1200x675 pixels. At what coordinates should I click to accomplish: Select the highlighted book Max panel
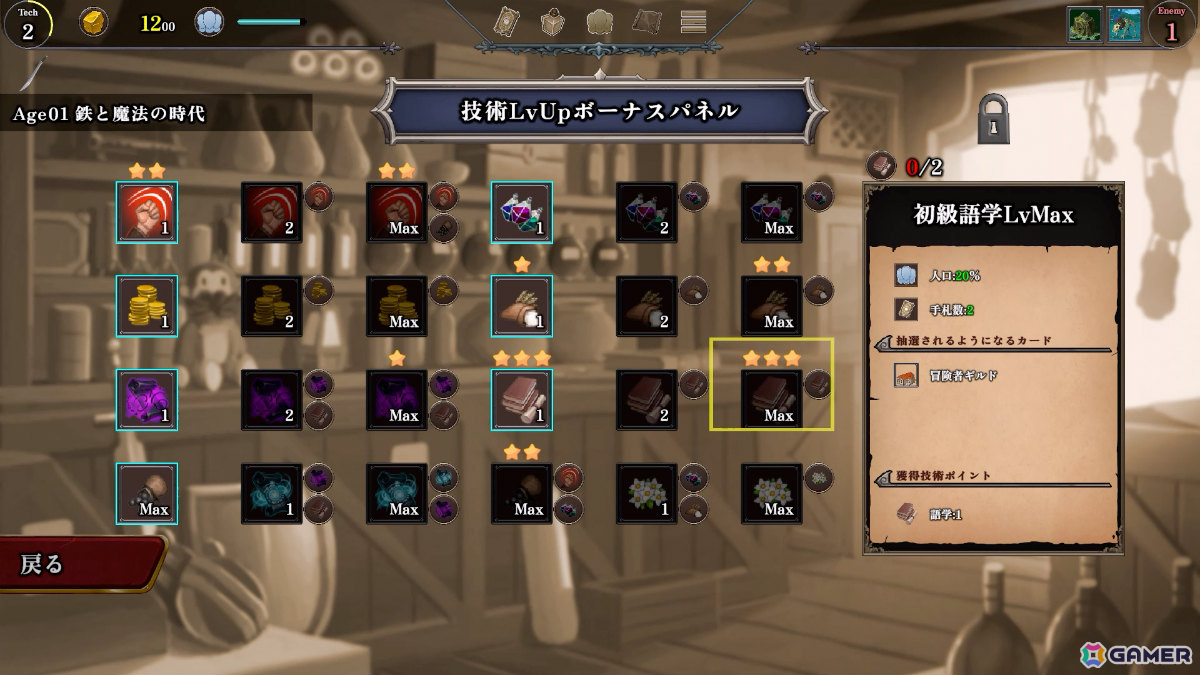(772, 400)
